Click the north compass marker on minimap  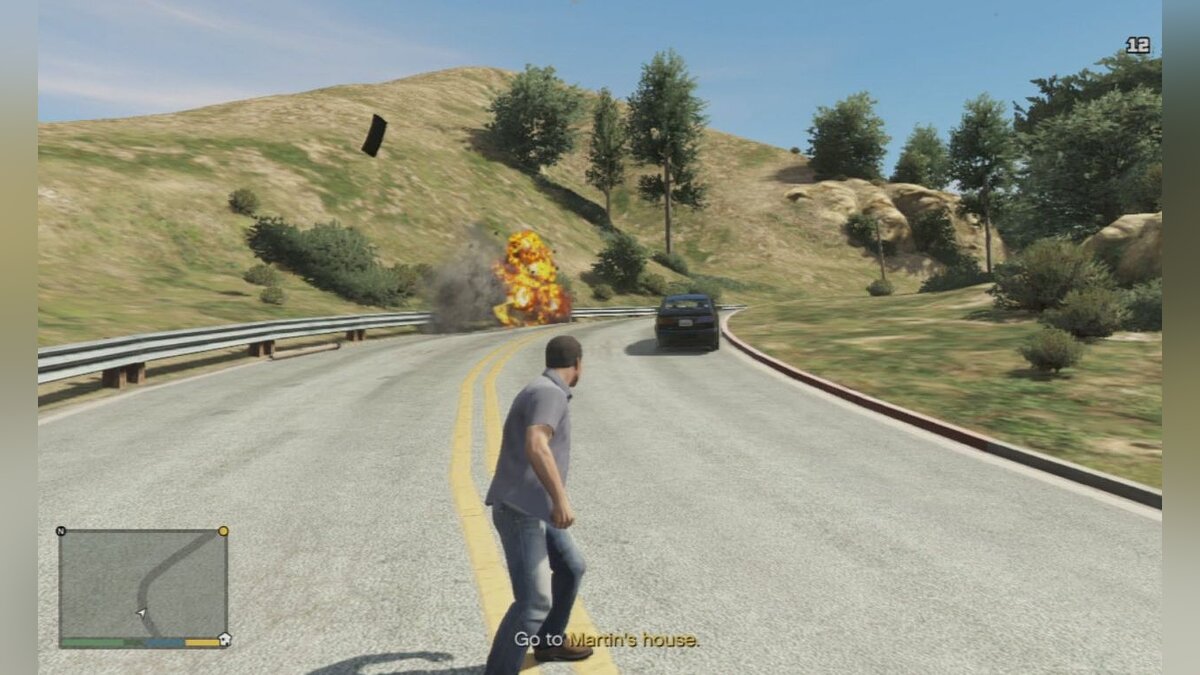[61, 531]
